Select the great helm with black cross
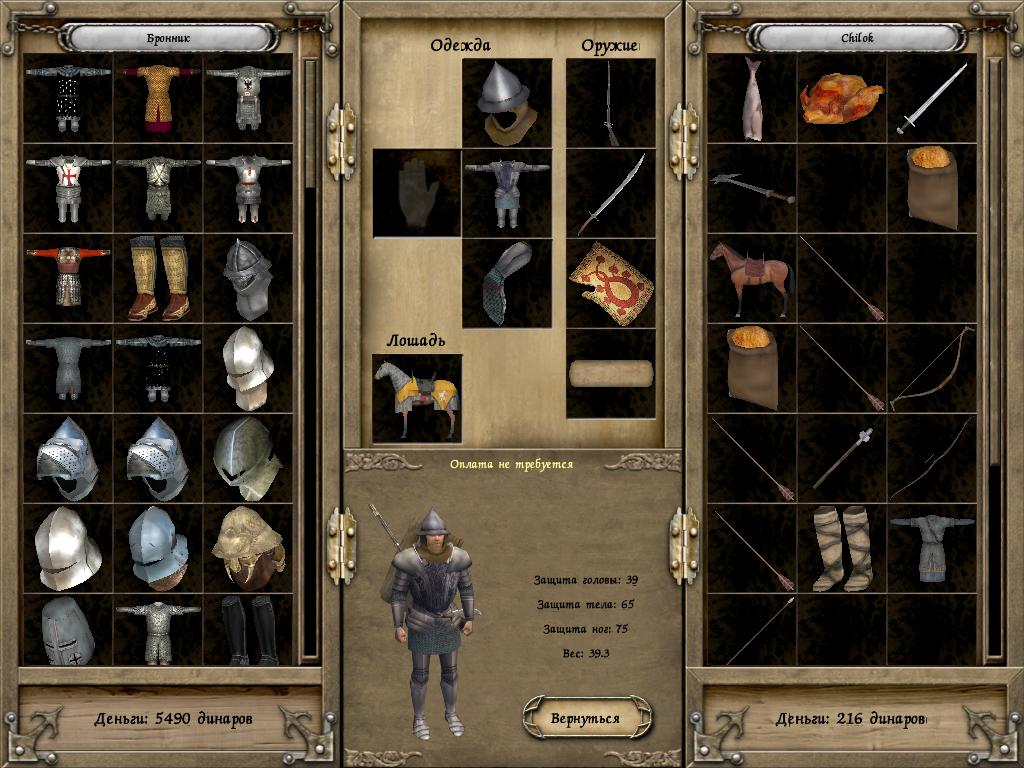 pos(68,630)
